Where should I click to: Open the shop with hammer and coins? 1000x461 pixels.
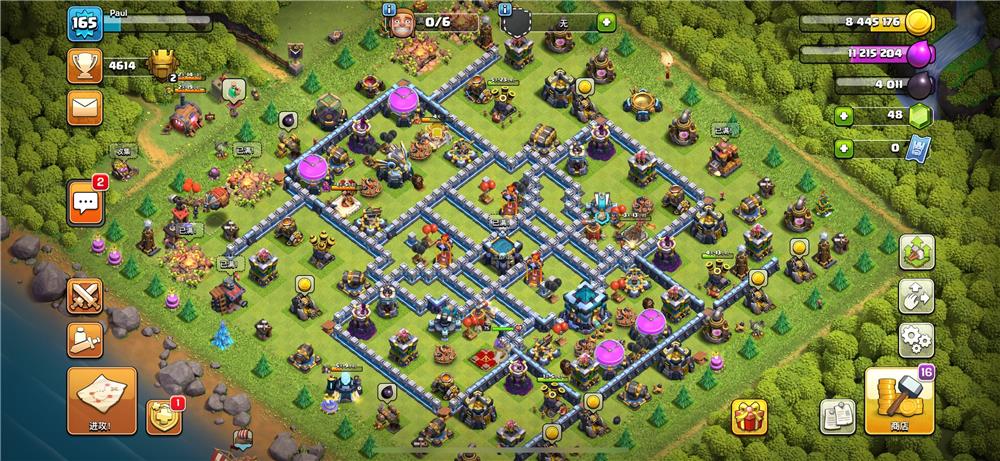click(899, 401)
